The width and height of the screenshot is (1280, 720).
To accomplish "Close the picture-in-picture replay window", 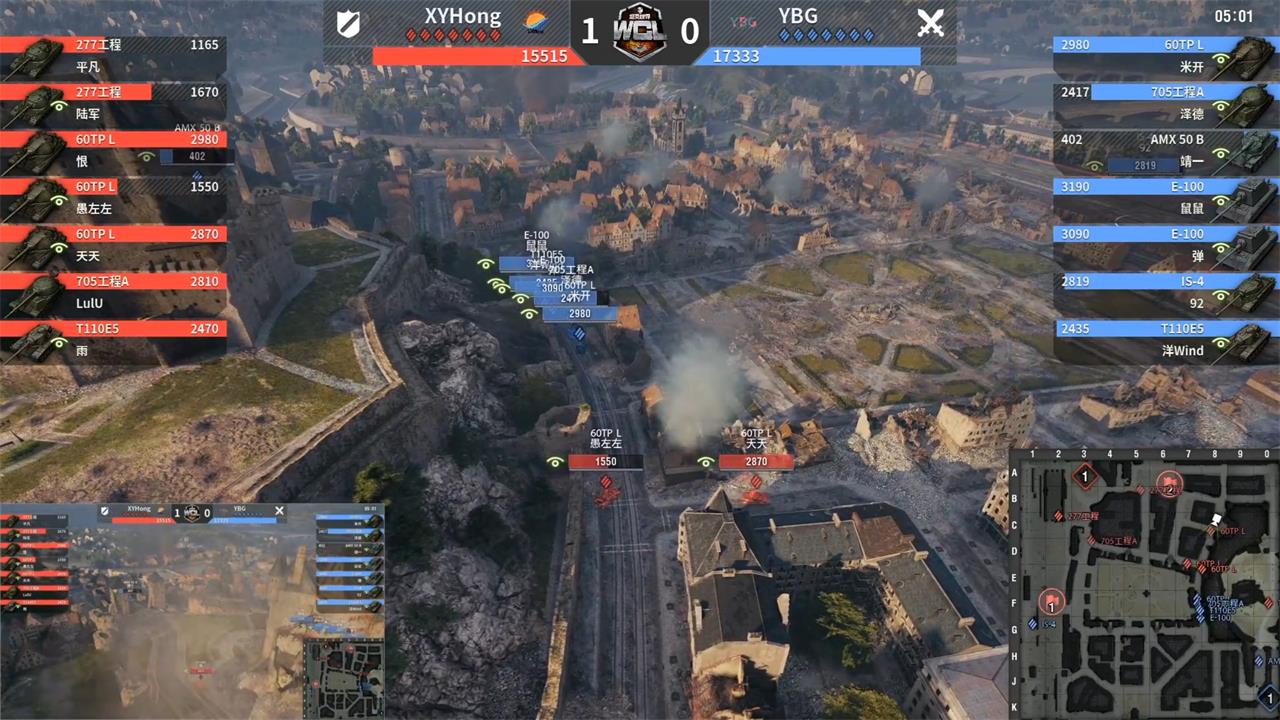I will (279, 511).
